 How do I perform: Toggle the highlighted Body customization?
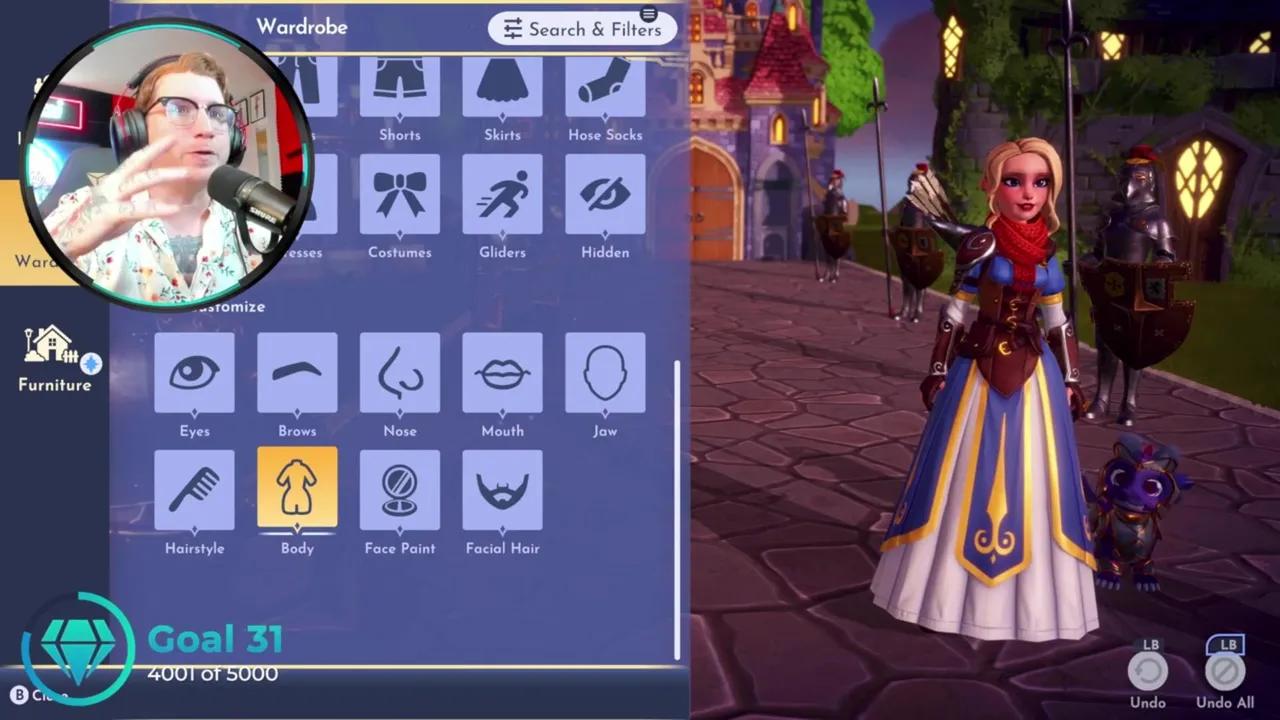tap(297, 490)
